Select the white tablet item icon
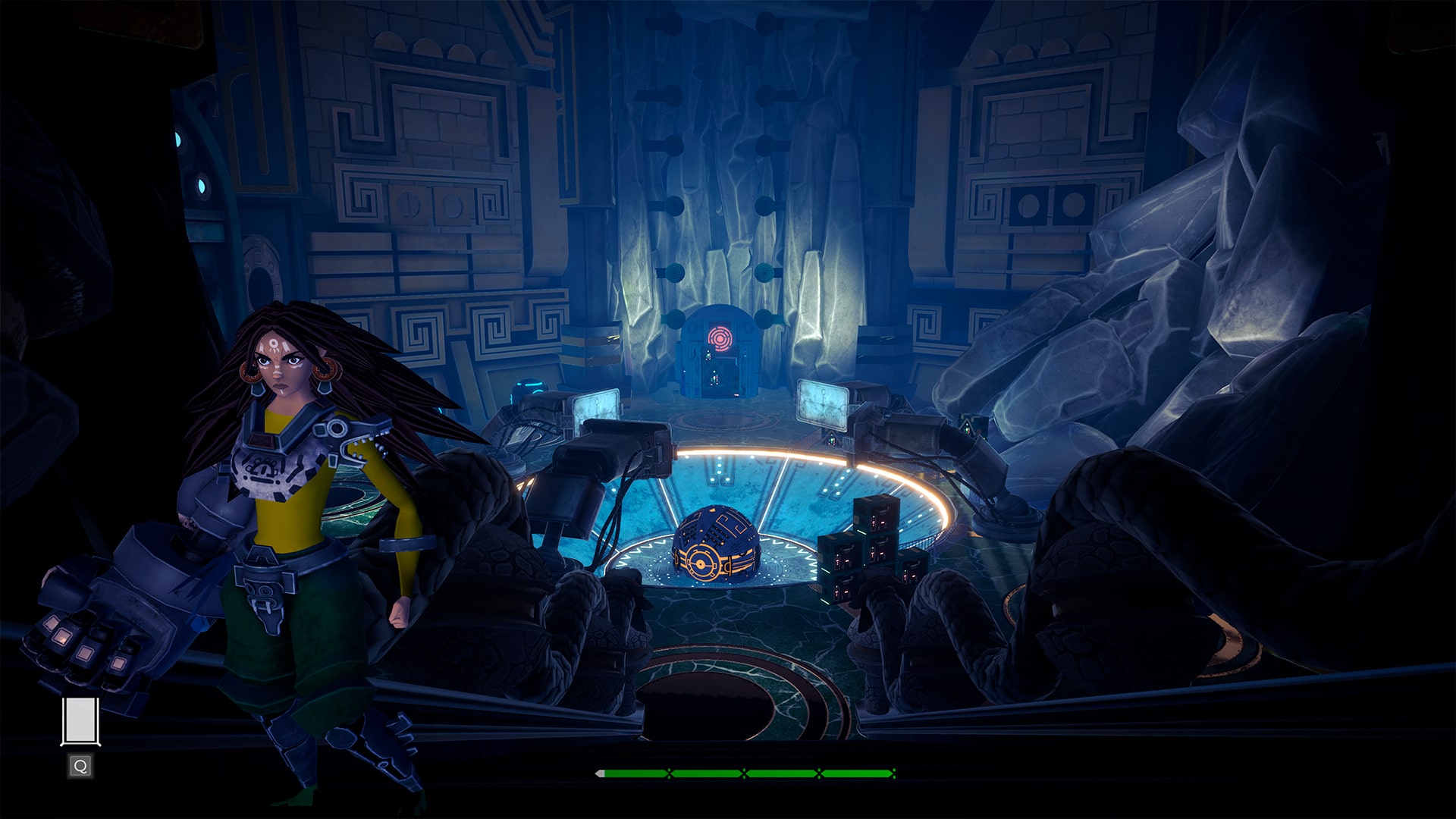The image size is (1456, 819). click(x=80, y=721)
